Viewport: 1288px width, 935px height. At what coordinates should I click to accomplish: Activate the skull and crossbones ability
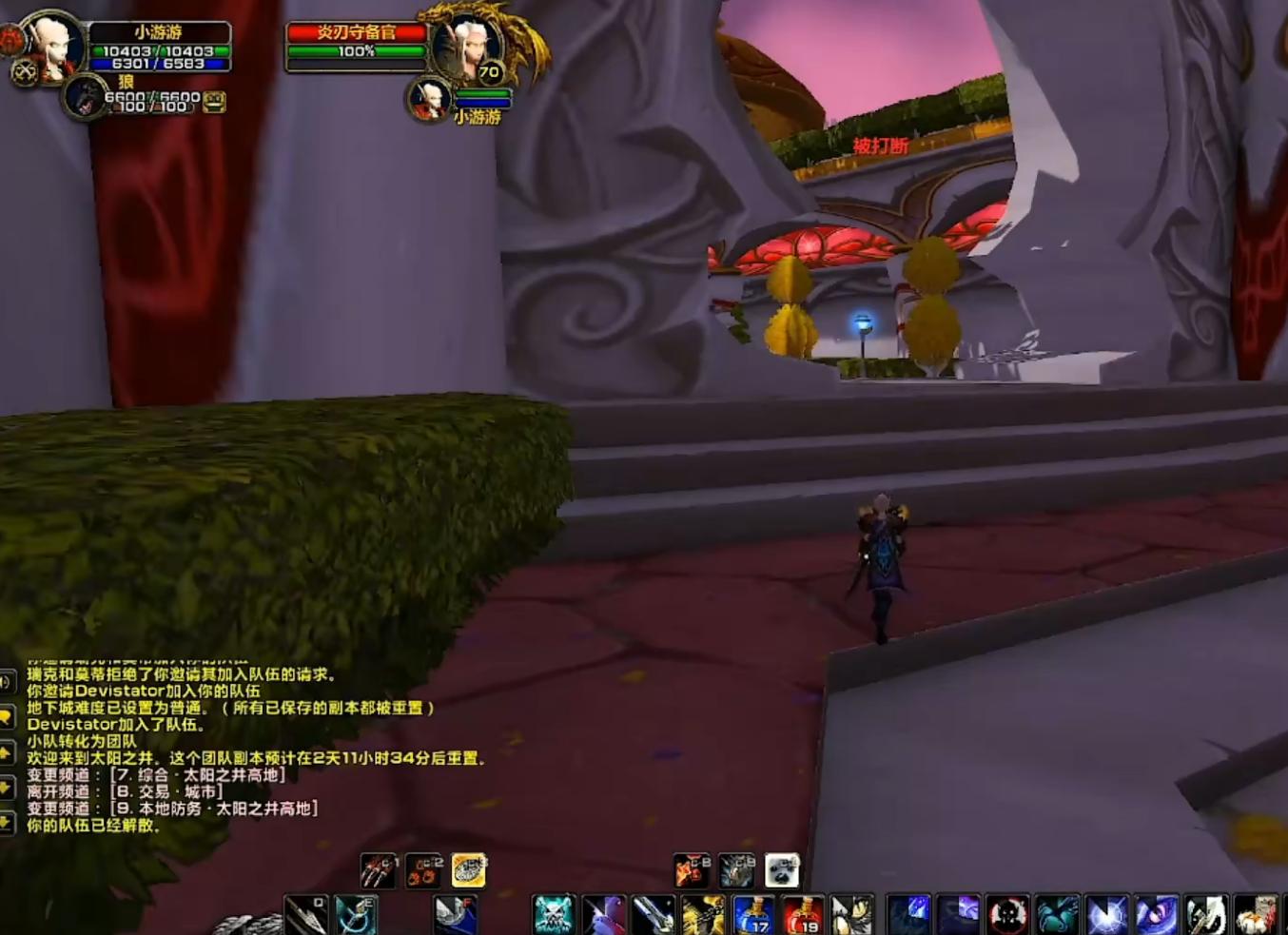click(x=554, y=915)
